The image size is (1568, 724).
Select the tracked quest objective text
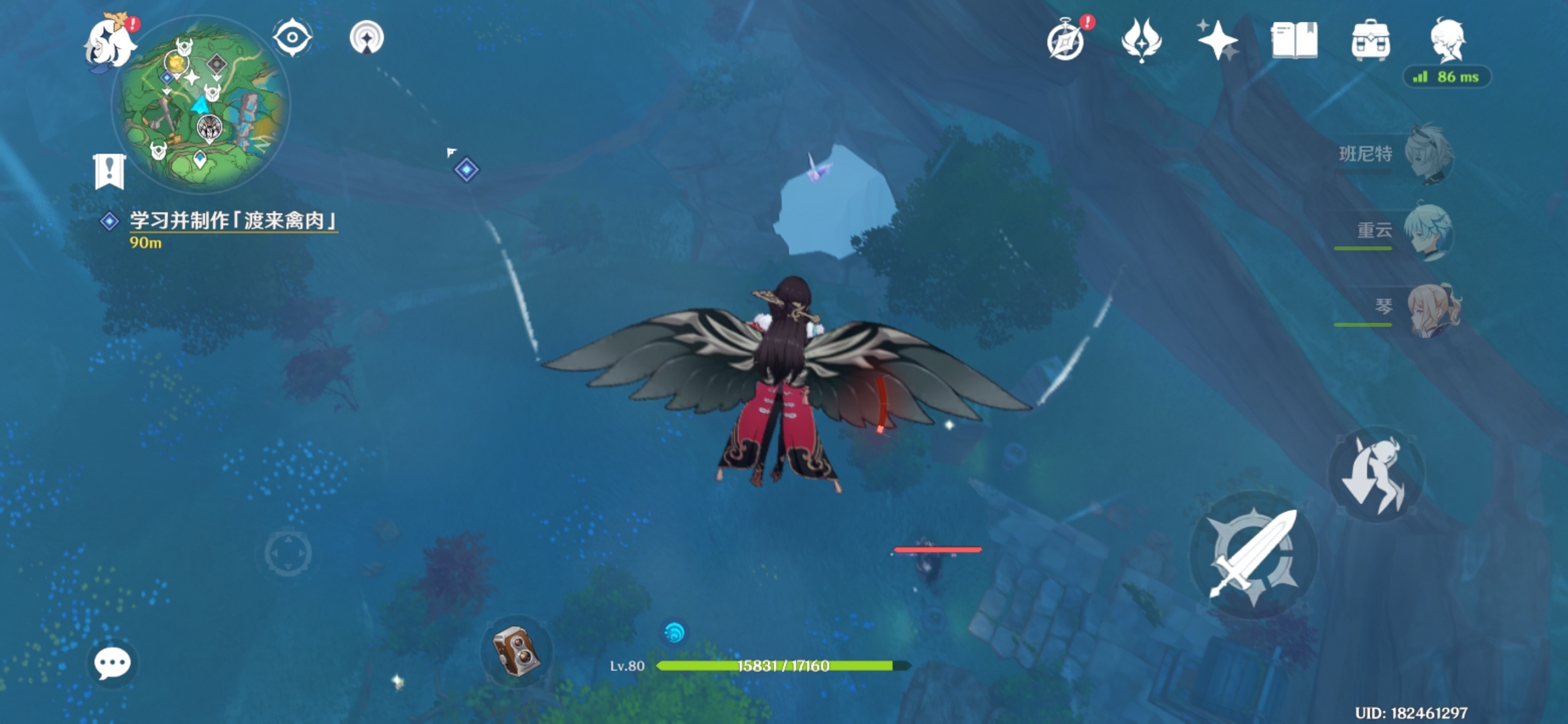(x=233, y=221)
